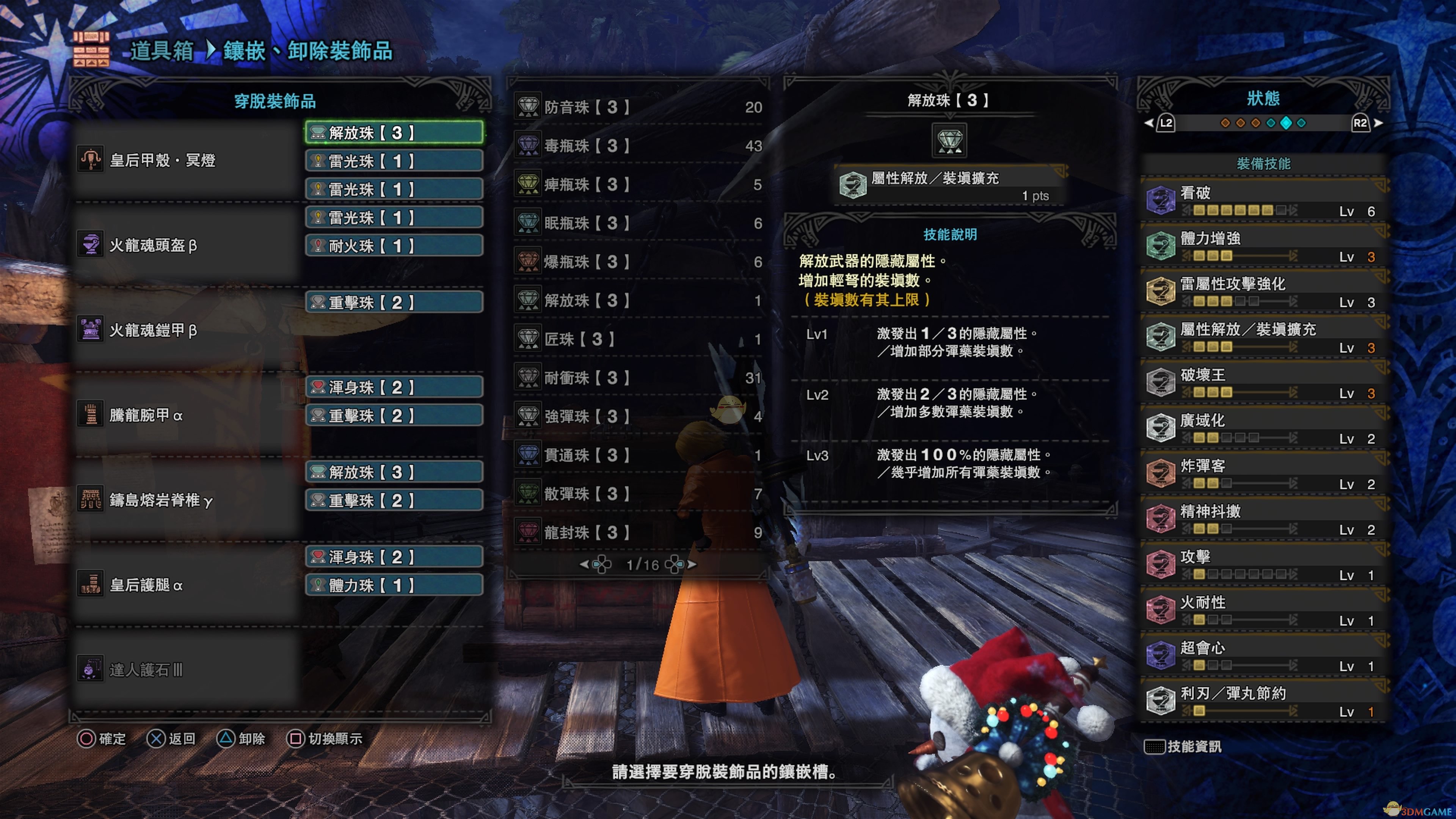Pick 耐衝珠【3】 from the list
Image resolution: width=1456 pixels, height=819 pixels.
[639, 378]
